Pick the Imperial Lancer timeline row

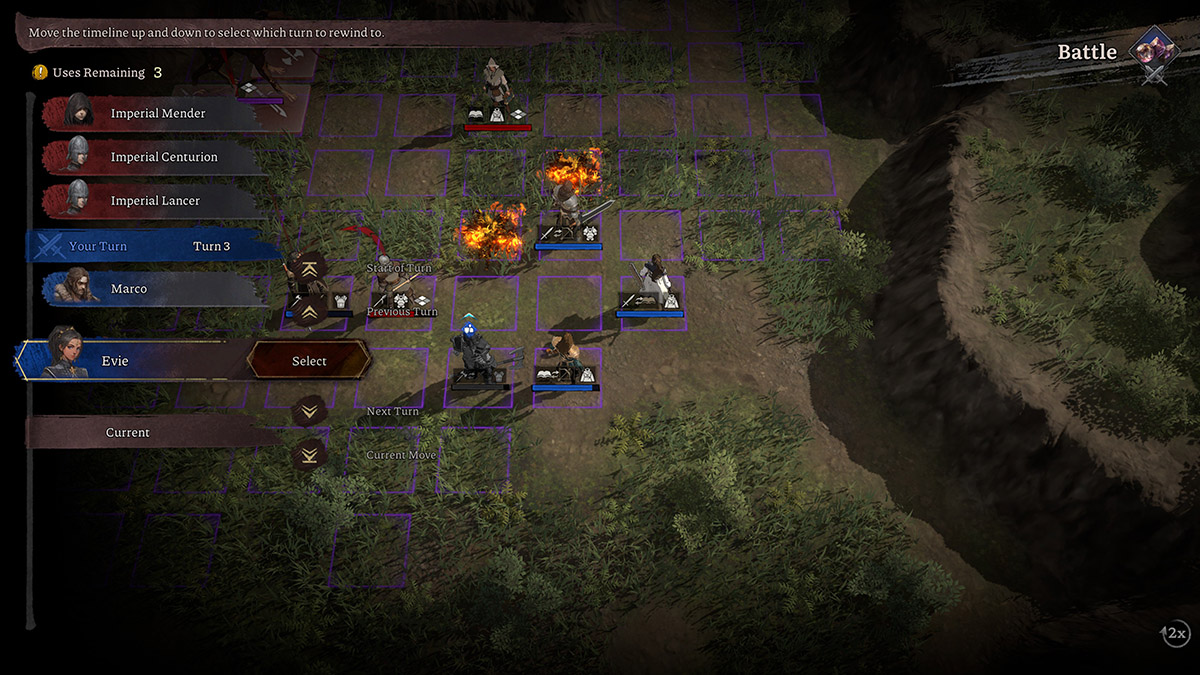pos(155,201)
